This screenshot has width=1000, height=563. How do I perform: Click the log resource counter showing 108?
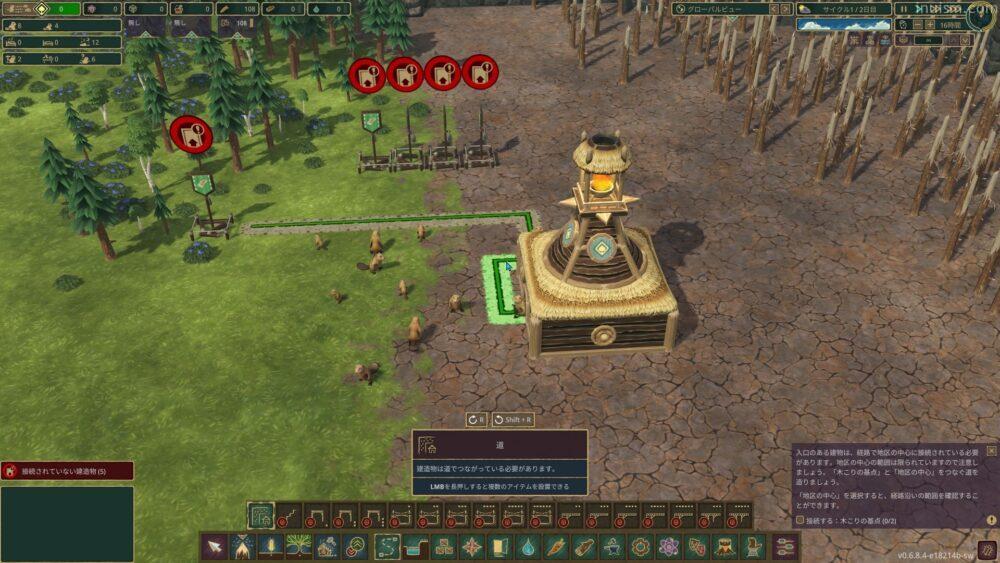click(237, 9)
